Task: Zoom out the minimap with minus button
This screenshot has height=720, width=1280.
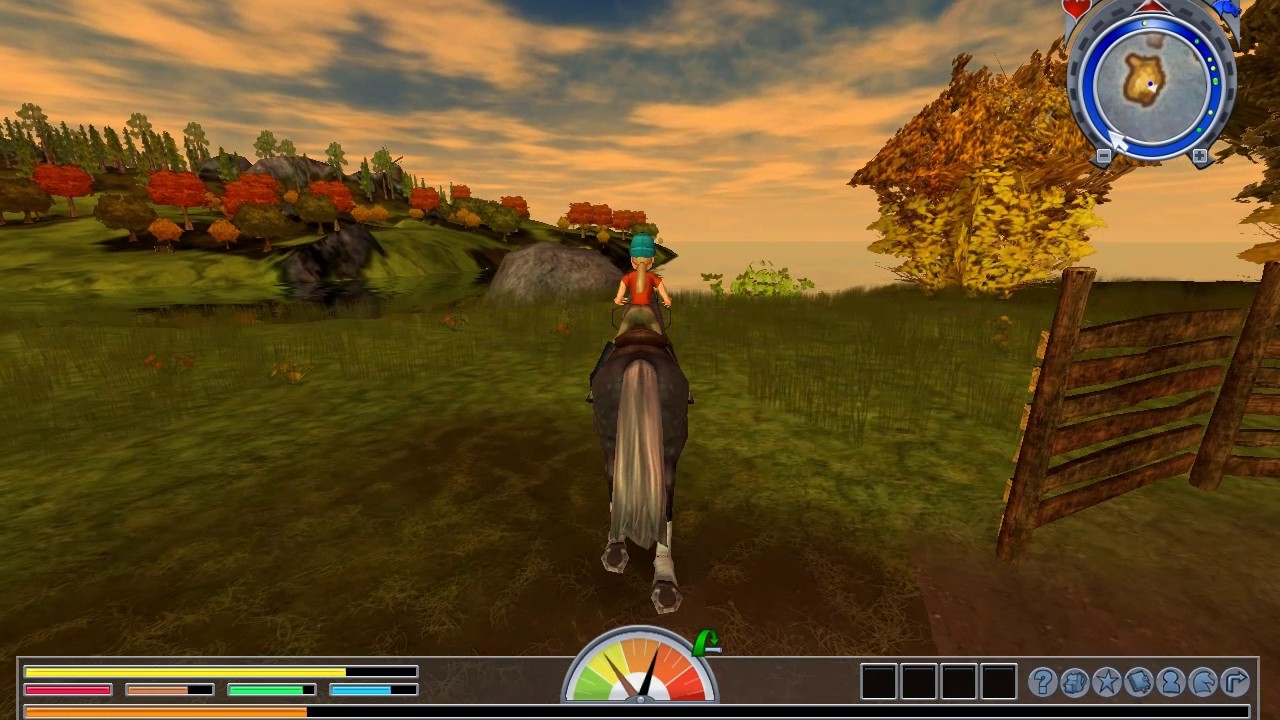Action: [1103, 156]
